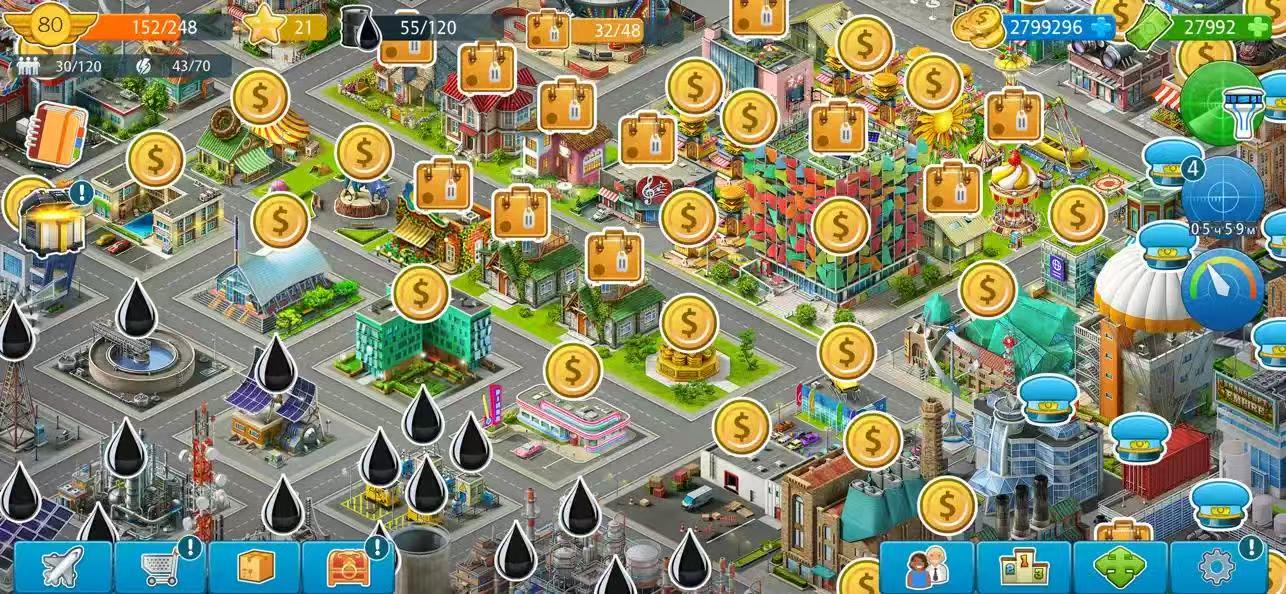Open the cardboard box warehouse

(x=254, y=568)
